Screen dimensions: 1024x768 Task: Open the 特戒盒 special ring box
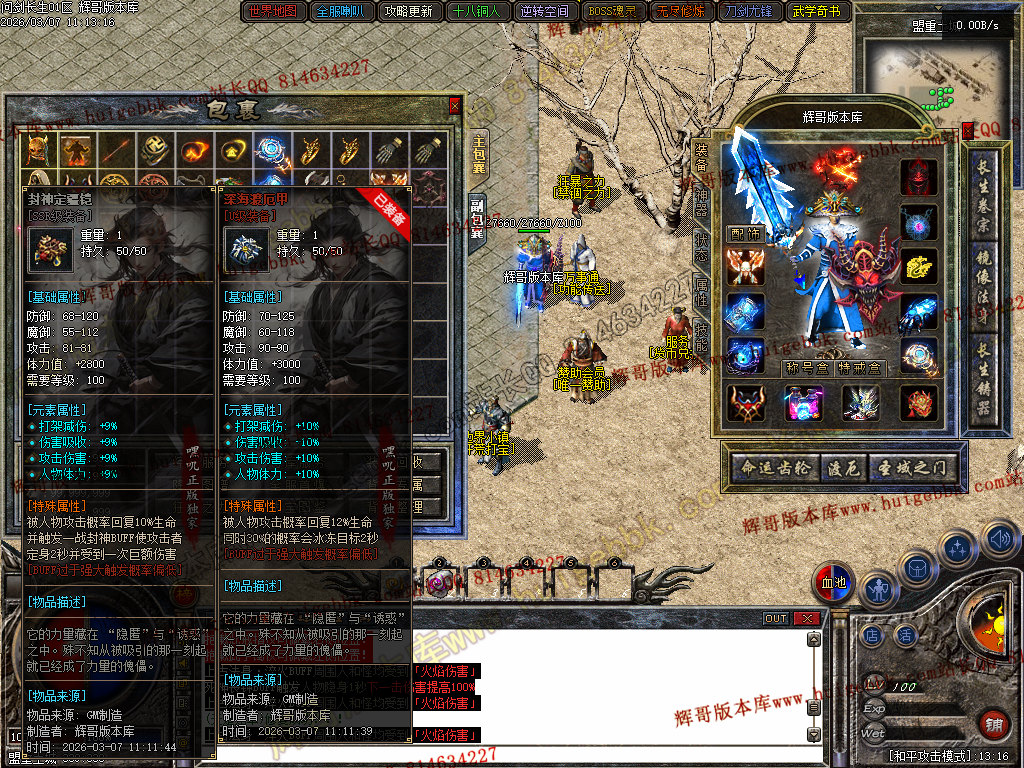tap(861, 368)
